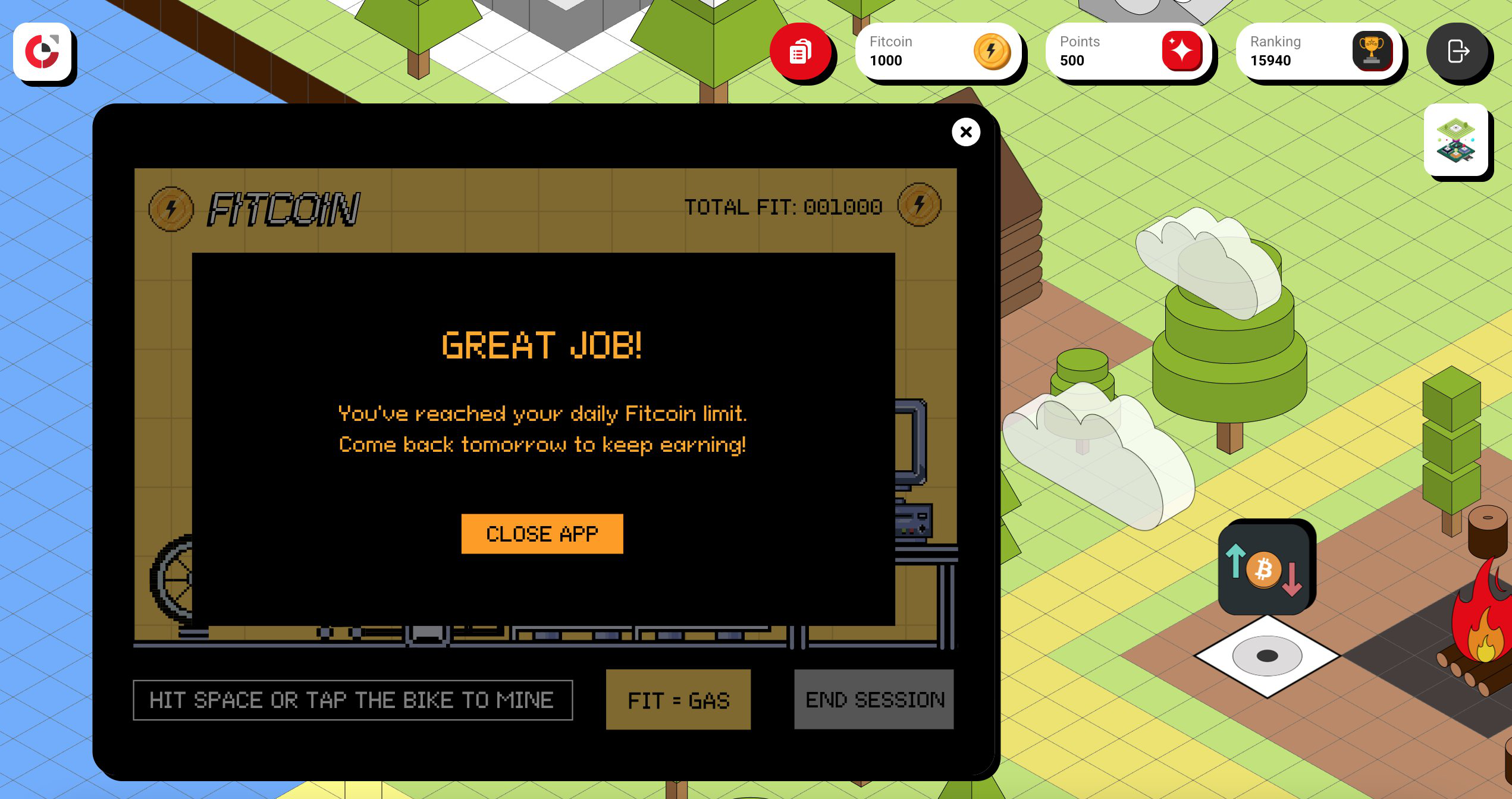Close the Fitcoin popup with the X
Viewport: 1512px width, 799px height.
(965, 132)
